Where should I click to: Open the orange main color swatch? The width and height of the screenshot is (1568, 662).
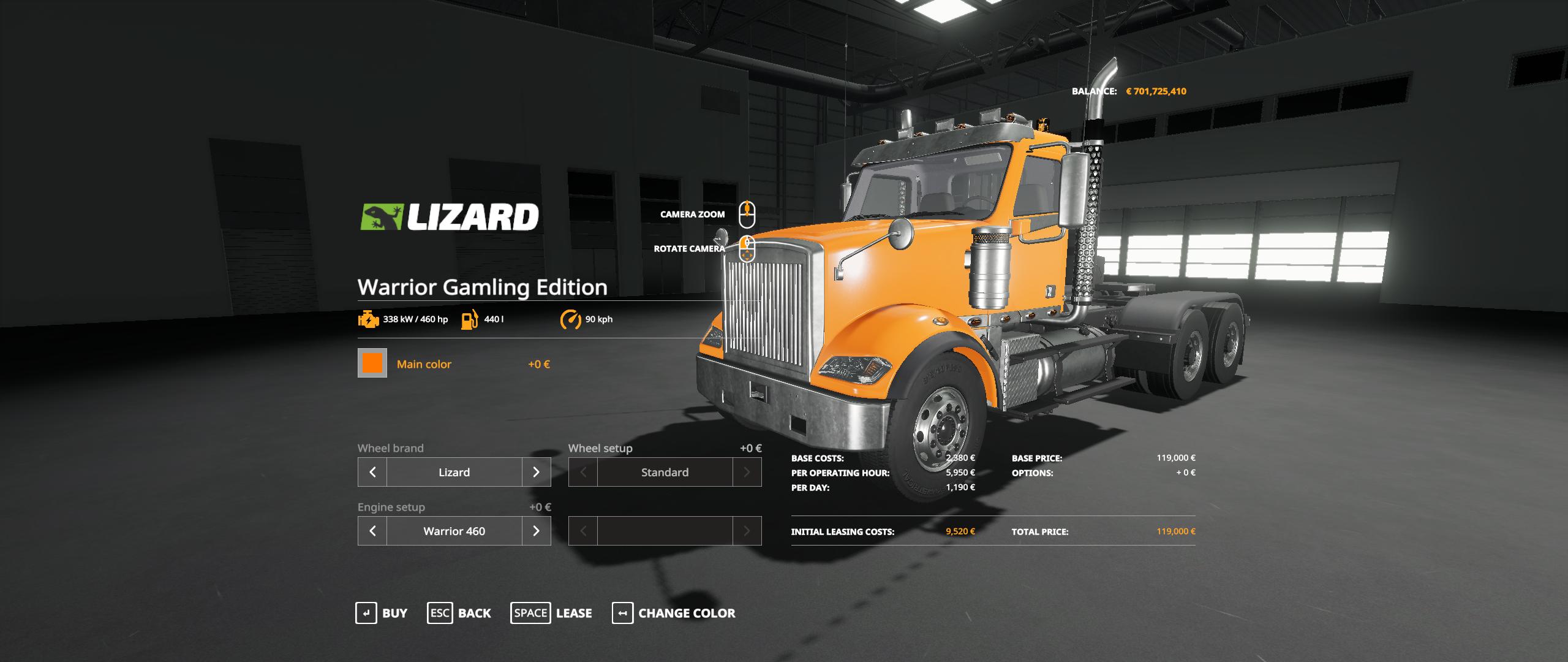click(x=372, y=363)
